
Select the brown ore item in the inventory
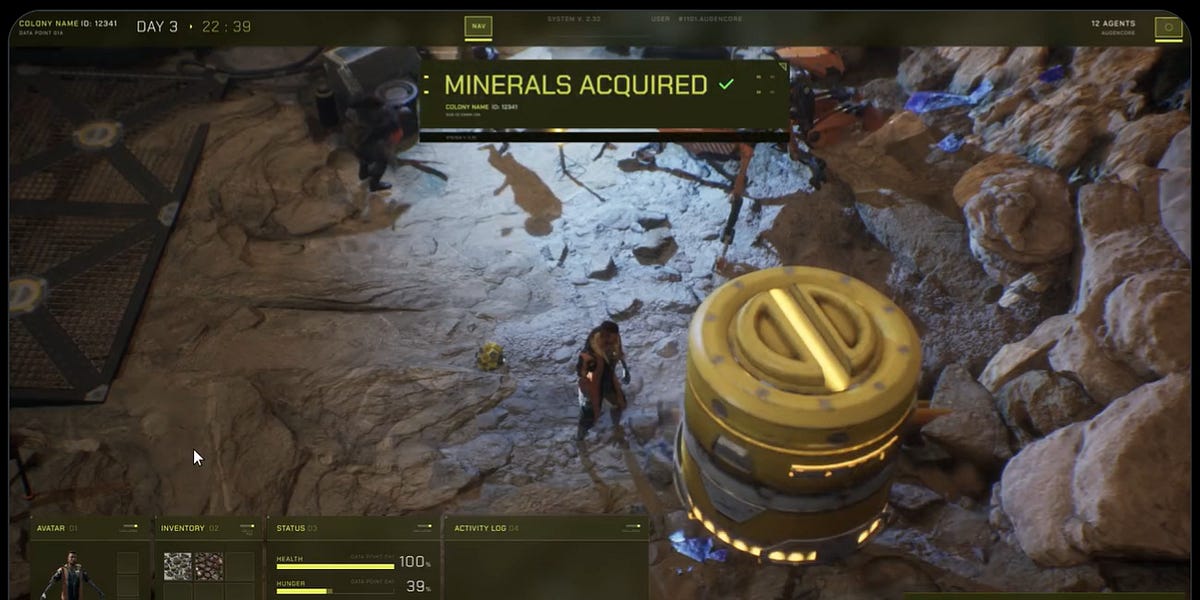pyautogui.click(x=208, y=566)
